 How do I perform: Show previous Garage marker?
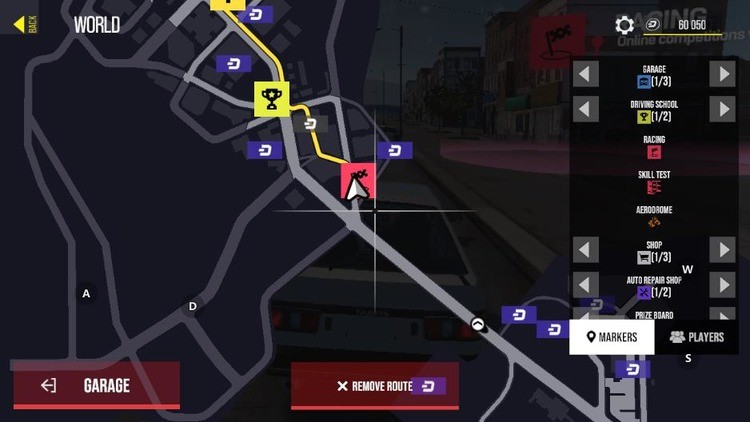(x=586, y=74)
